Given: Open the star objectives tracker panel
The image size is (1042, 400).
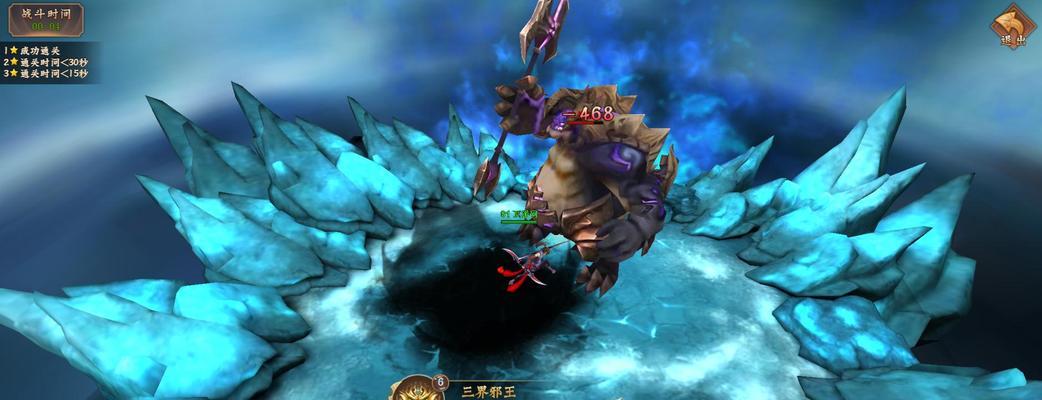Looking at the screenshot, I should click(x=47, y=61).
